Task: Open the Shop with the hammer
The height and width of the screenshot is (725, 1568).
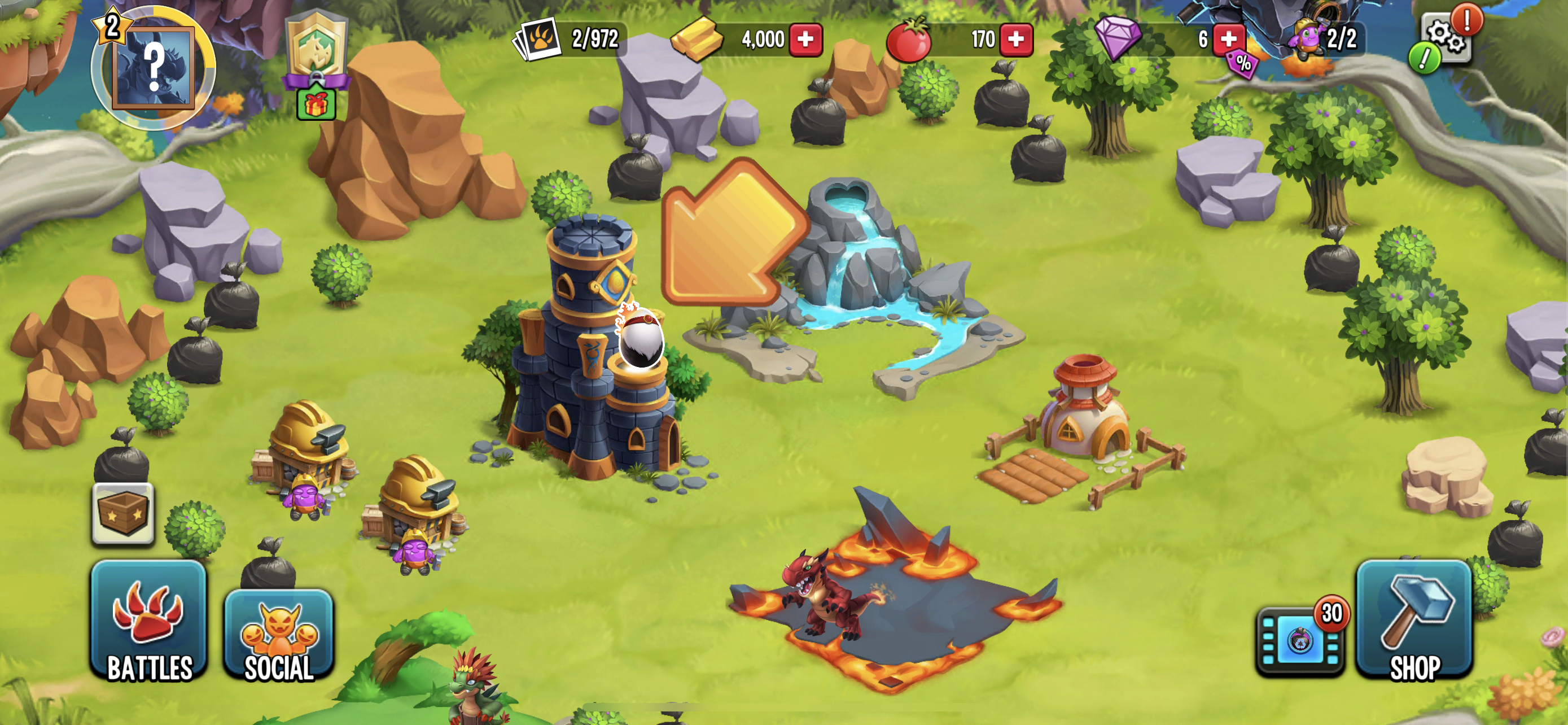Action: [1413, 621]
